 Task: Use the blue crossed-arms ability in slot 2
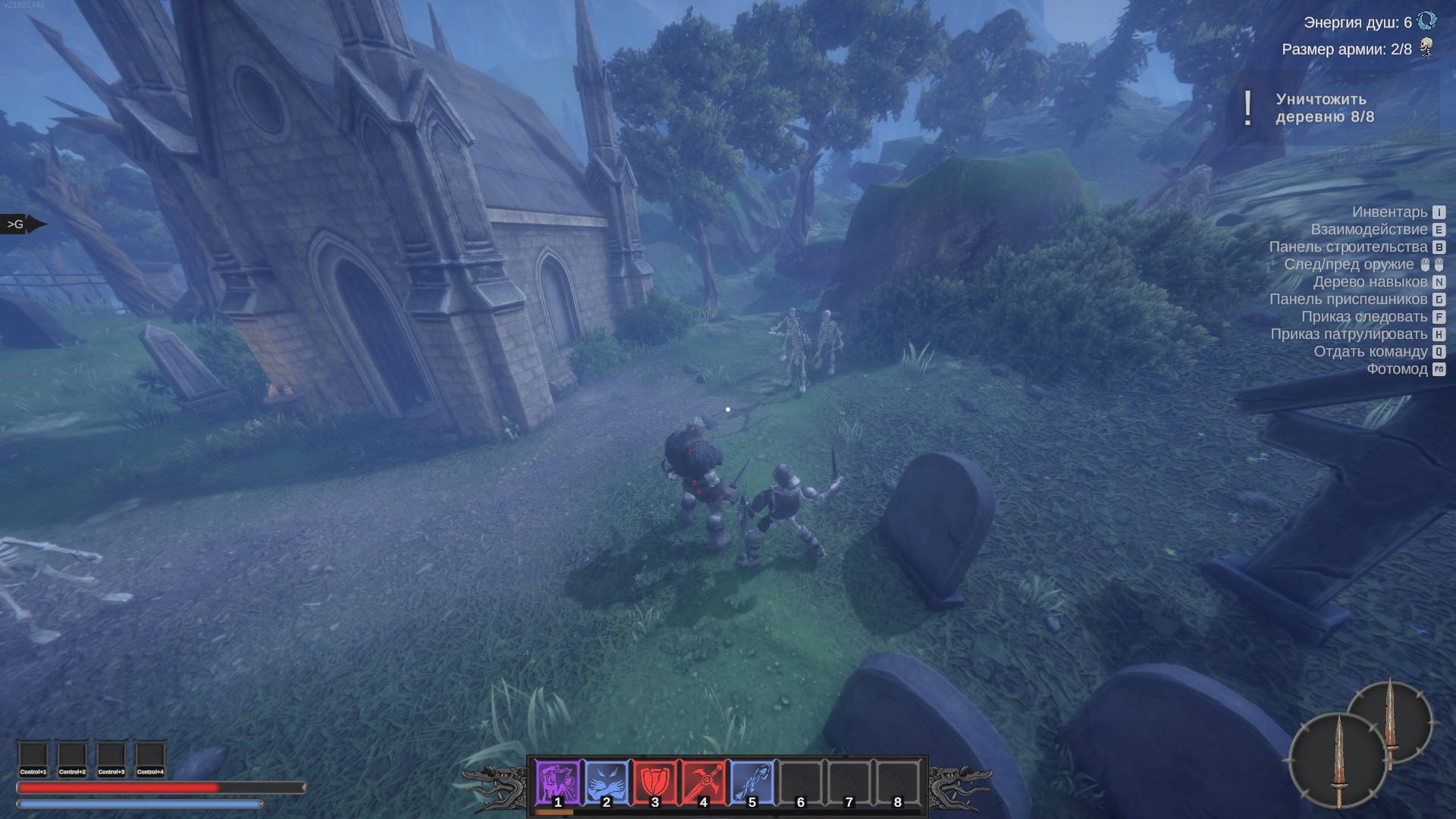(607, 783)
